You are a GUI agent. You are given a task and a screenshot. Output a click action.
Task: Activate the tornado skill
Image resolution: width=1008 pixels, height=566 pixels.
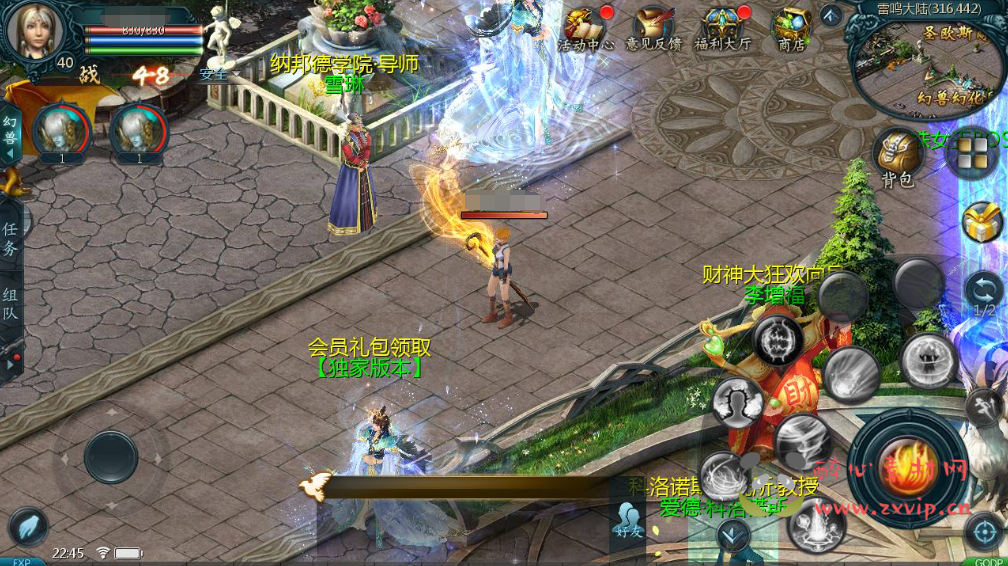coord(800,438)
